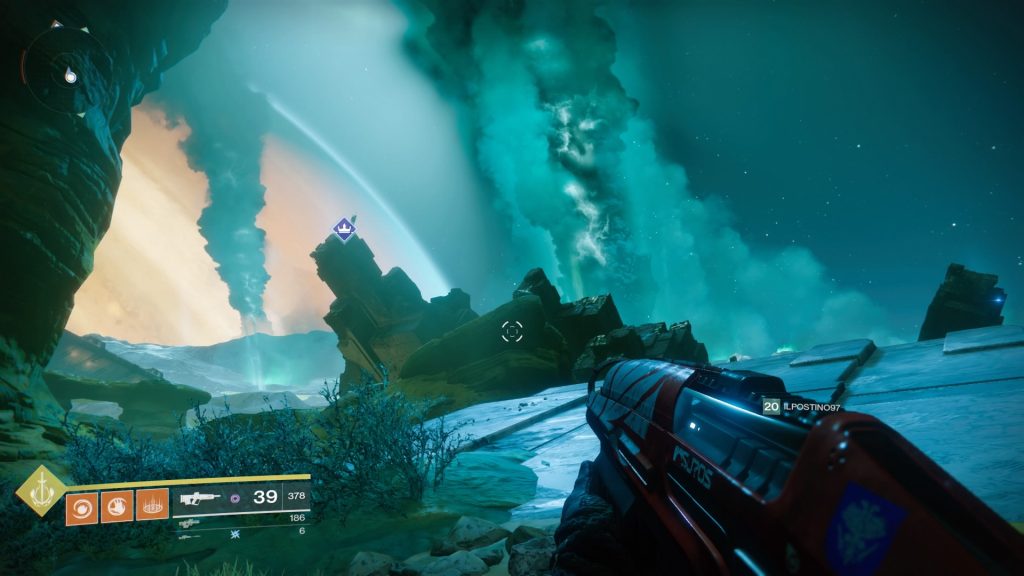Trigger the open-hand melee ability icon
The height and width of the screenshot is (576, 1024).
tap(116, 505)
